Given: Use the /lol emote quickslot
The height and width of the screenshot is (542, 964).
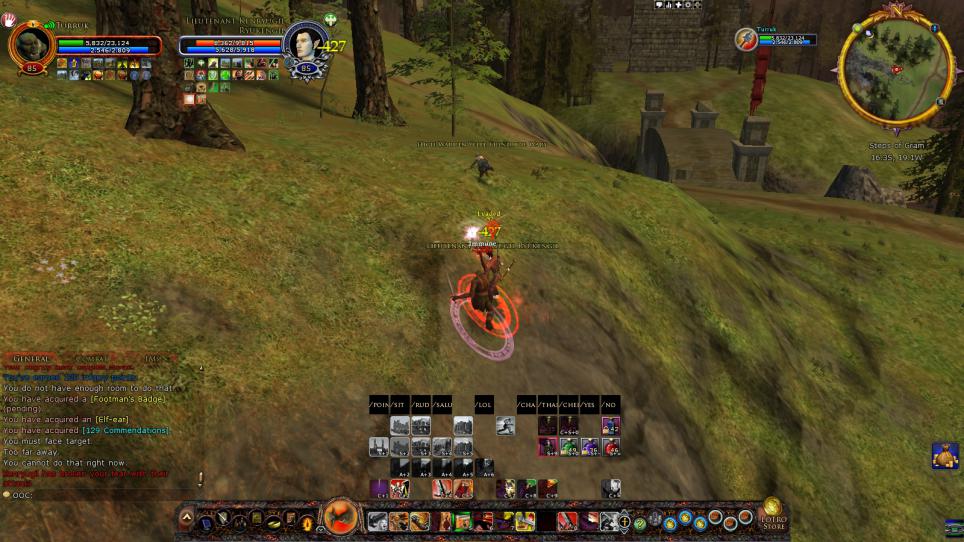Looking at the screenshot, I should click(x=484, y=404).
